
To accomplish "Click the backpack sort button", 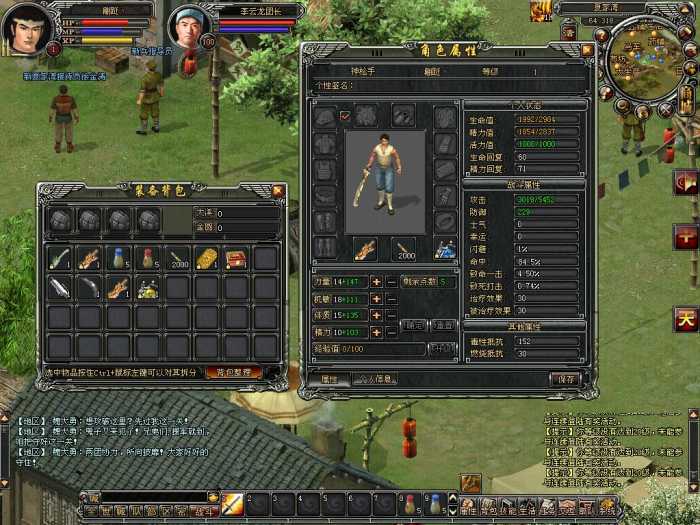I will pos(234,372).
